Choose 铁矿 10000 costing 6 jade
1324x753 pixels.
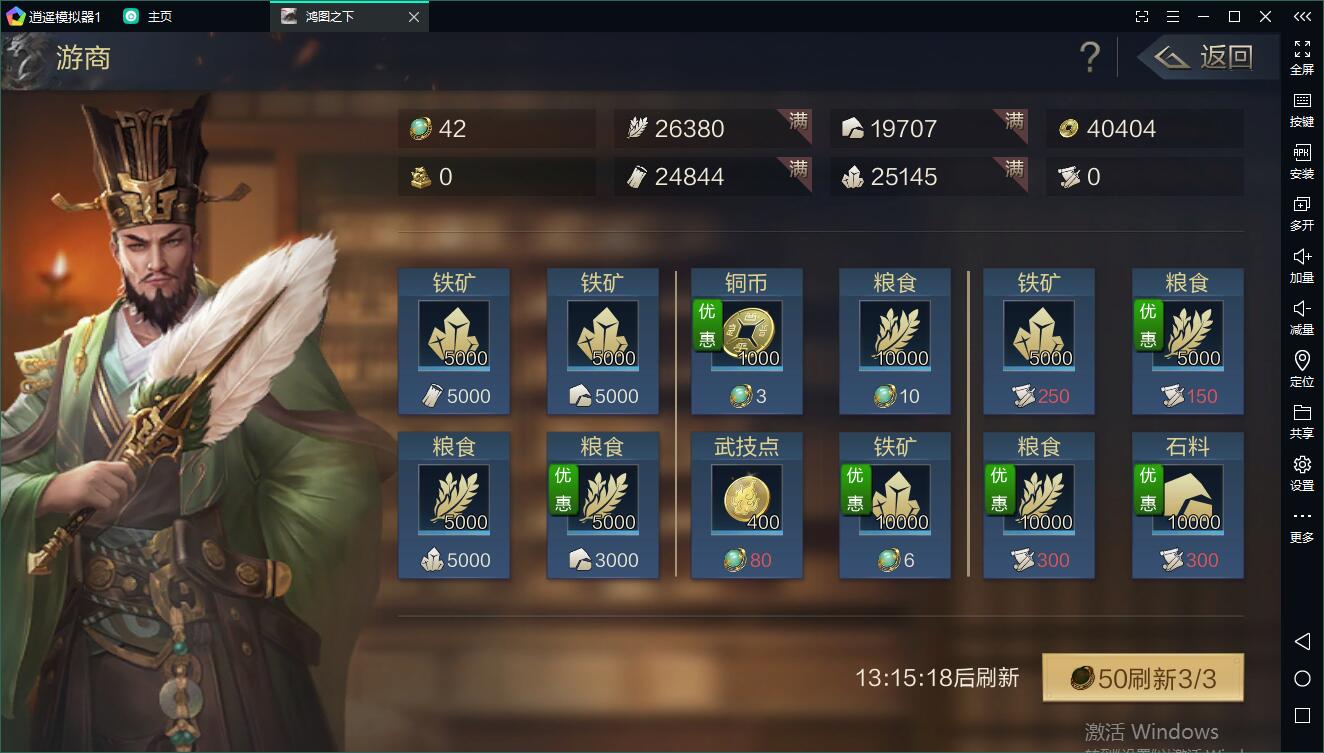coord(894,504)
